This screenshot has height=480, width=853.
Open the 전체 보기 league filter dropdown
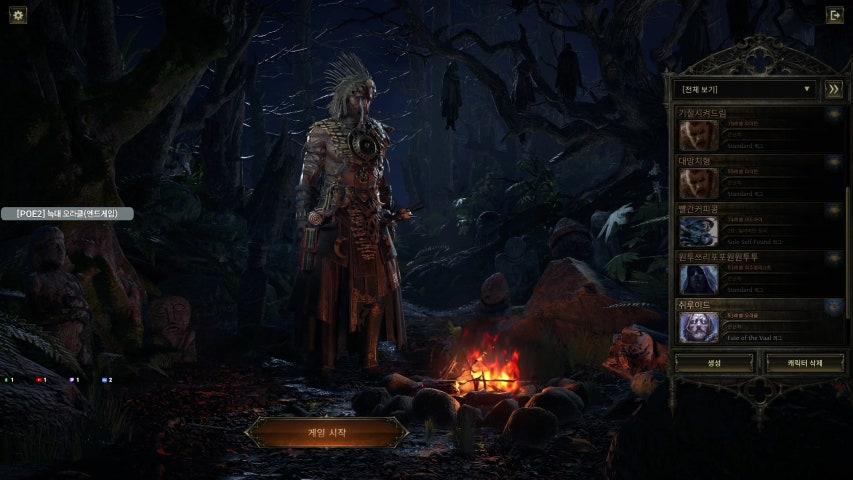745,89
